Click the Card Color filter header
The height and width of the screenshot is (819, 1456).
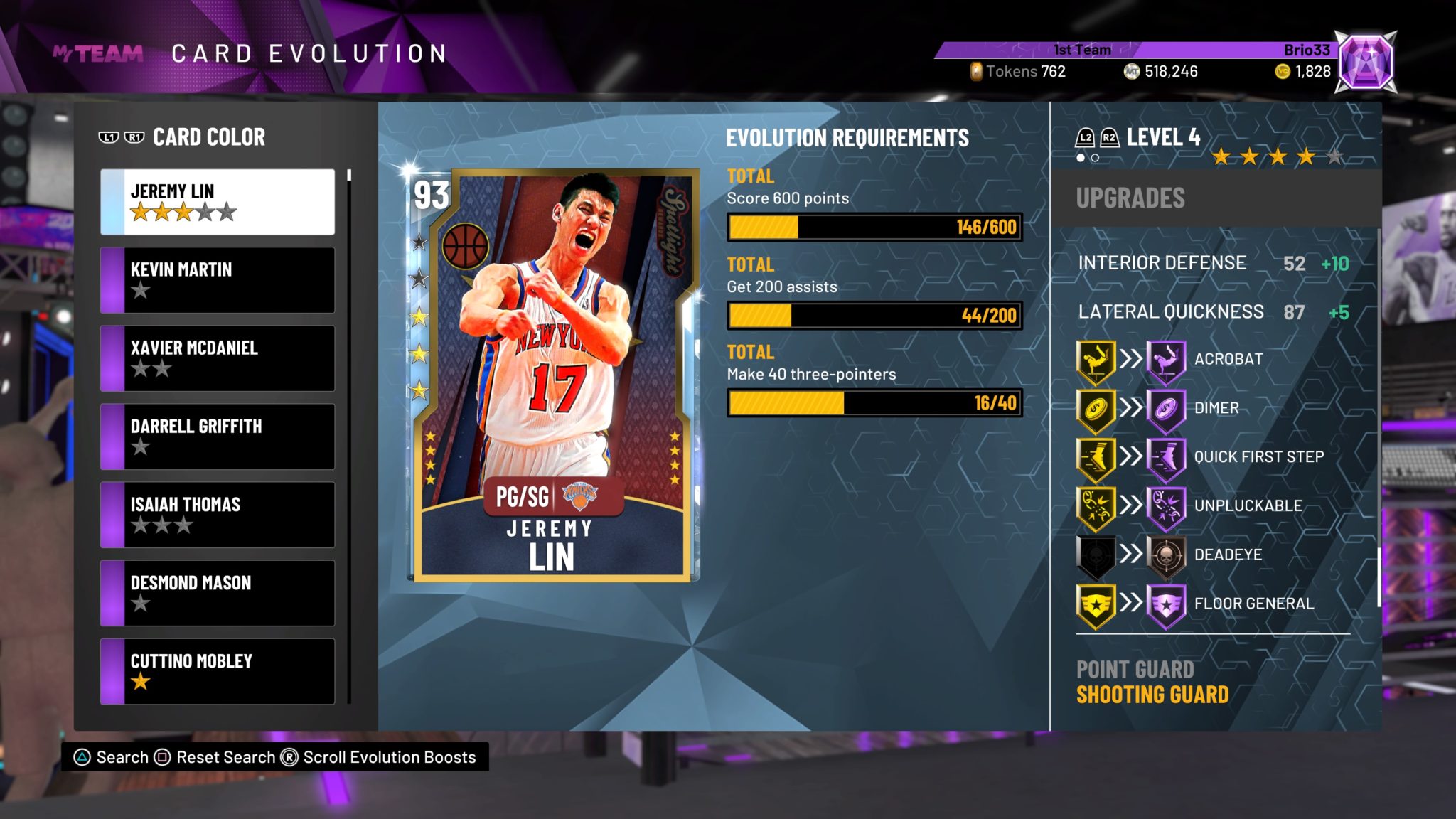coord(208,137)
